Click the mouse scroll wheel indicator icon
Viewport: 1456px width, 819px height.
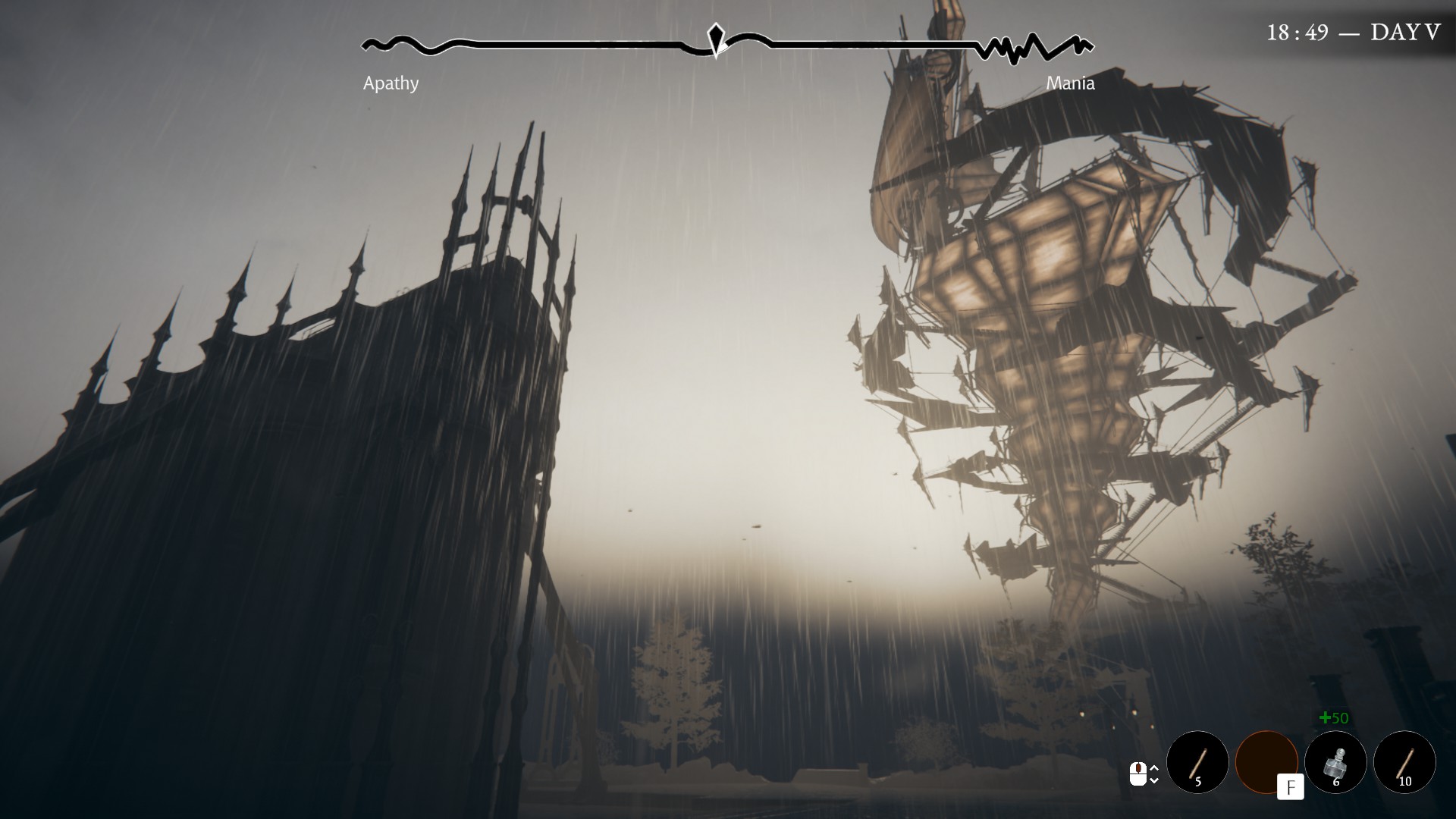coord(1137,773)
